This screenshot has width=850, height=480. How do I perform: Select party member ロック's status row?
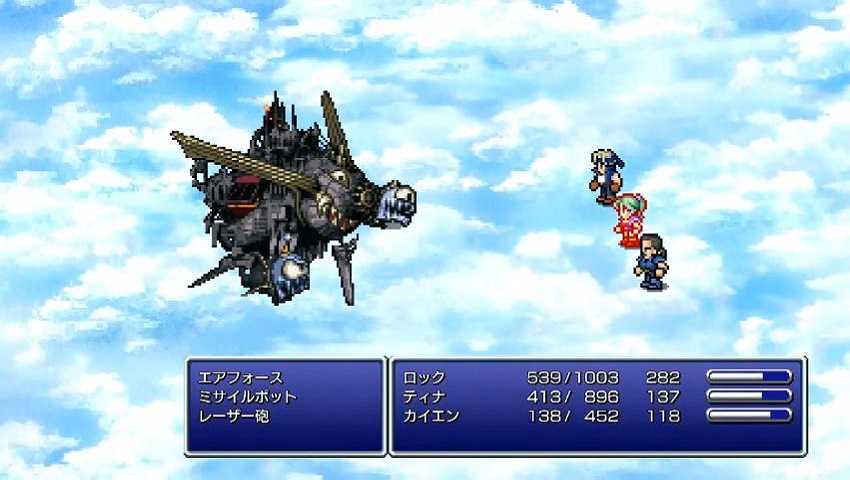point(424,378)
